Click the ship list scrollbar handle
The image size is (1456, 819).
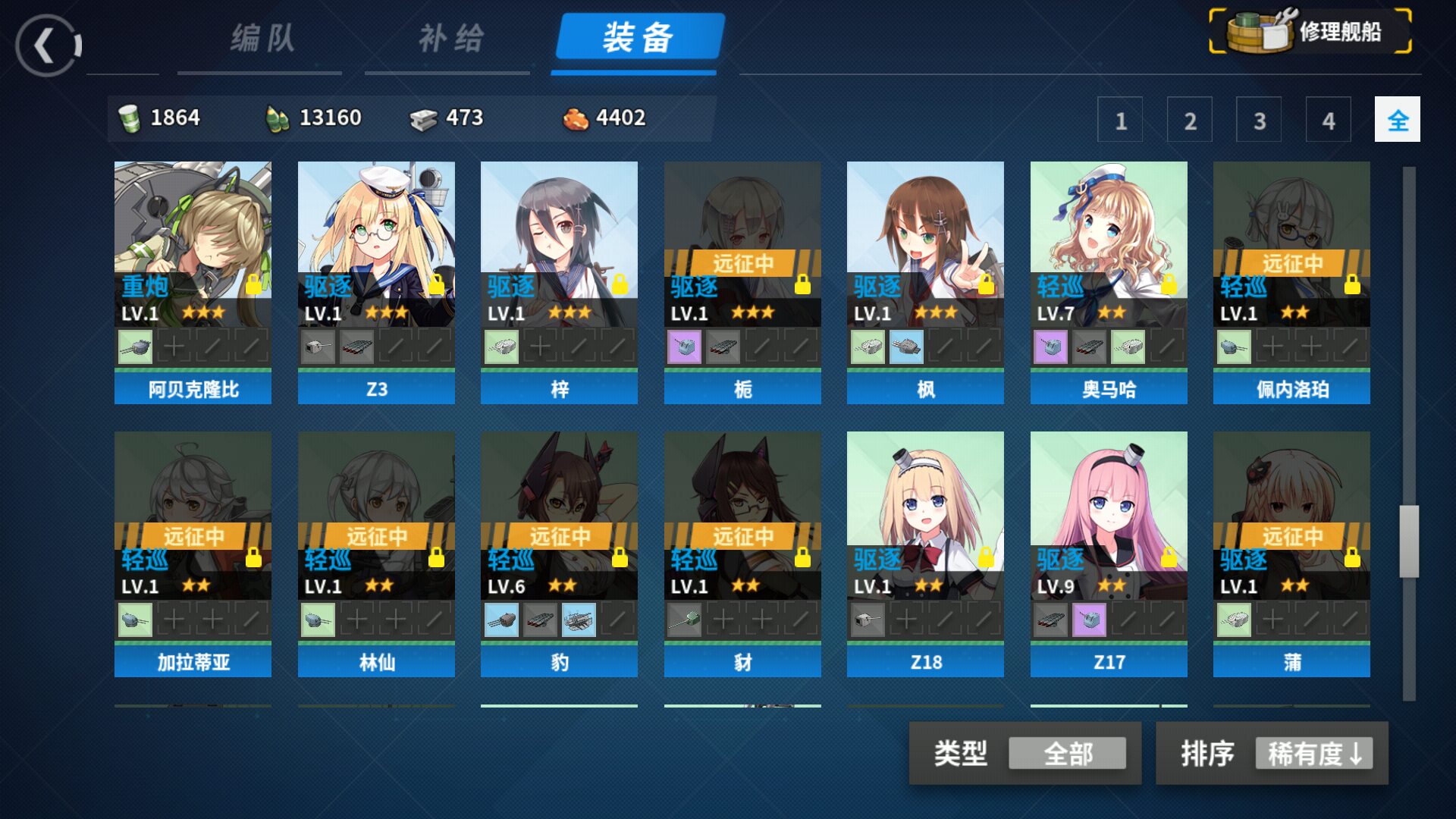(x=1409, y=541)
